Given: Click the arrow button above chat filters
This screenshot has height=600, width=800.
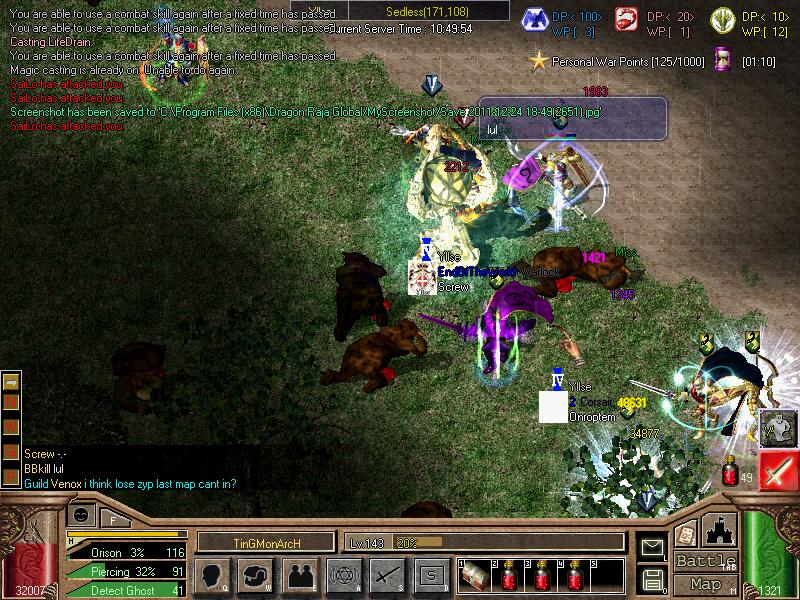Looking at the screenshot, I should (12, 381).
